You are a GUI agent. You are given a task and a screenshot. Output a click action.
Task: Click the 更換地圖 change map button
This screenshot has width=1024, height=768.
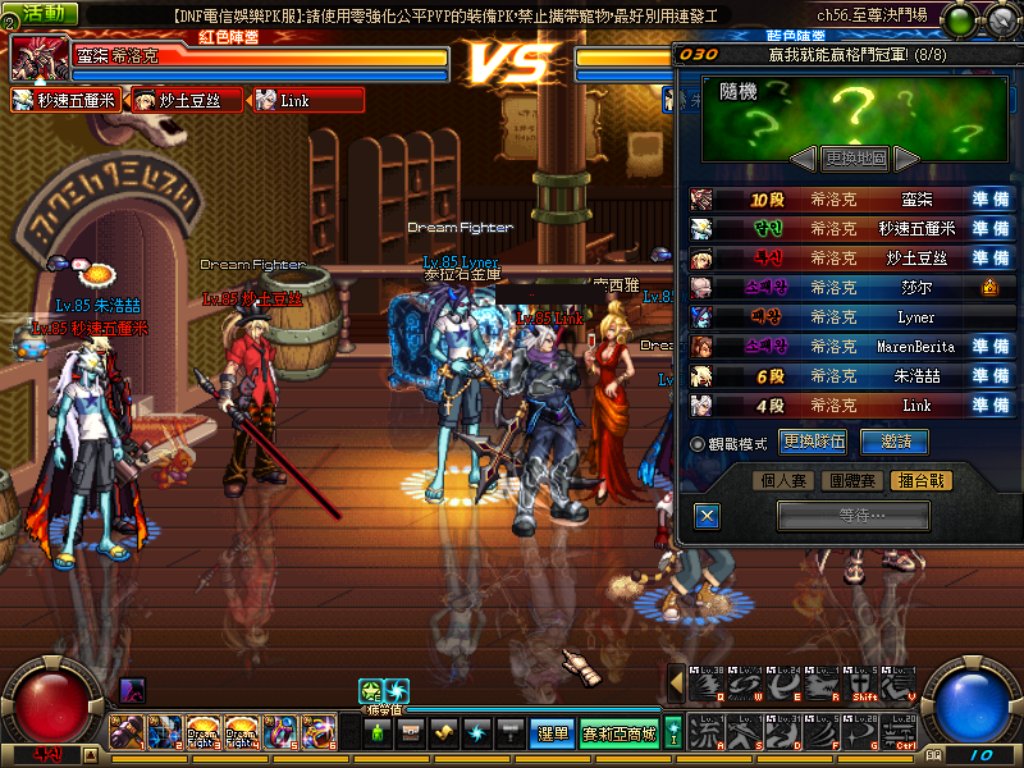(x=855, y=158)
